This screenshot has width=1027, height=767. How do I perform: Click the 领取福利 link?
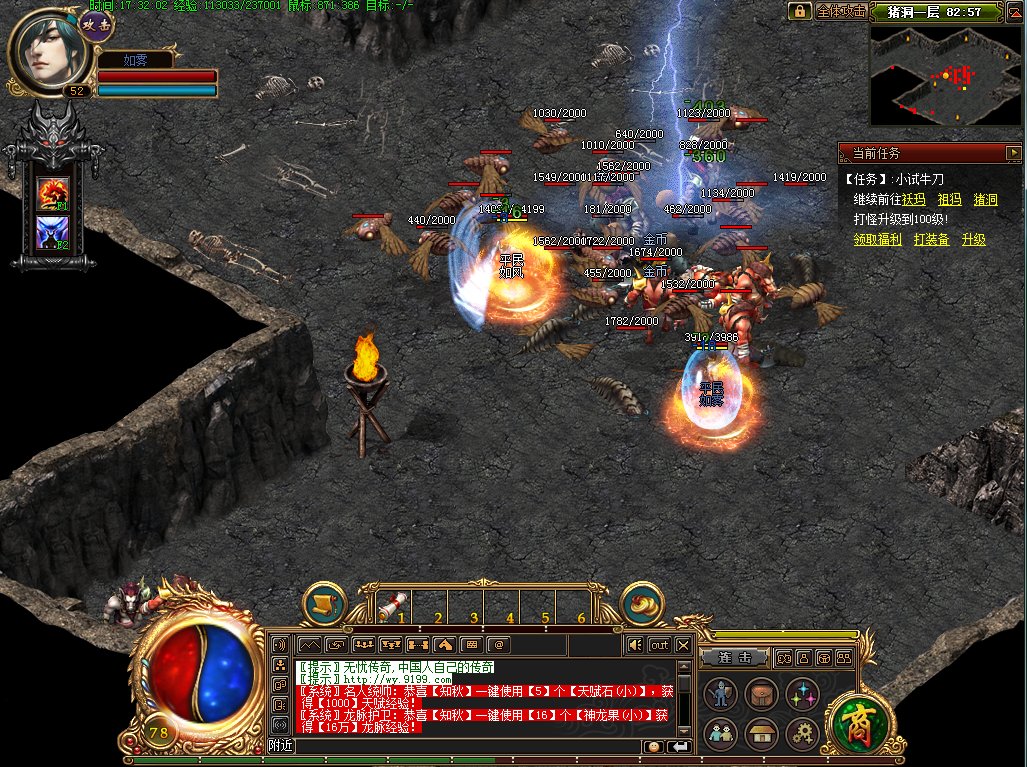tap(877, 240)
